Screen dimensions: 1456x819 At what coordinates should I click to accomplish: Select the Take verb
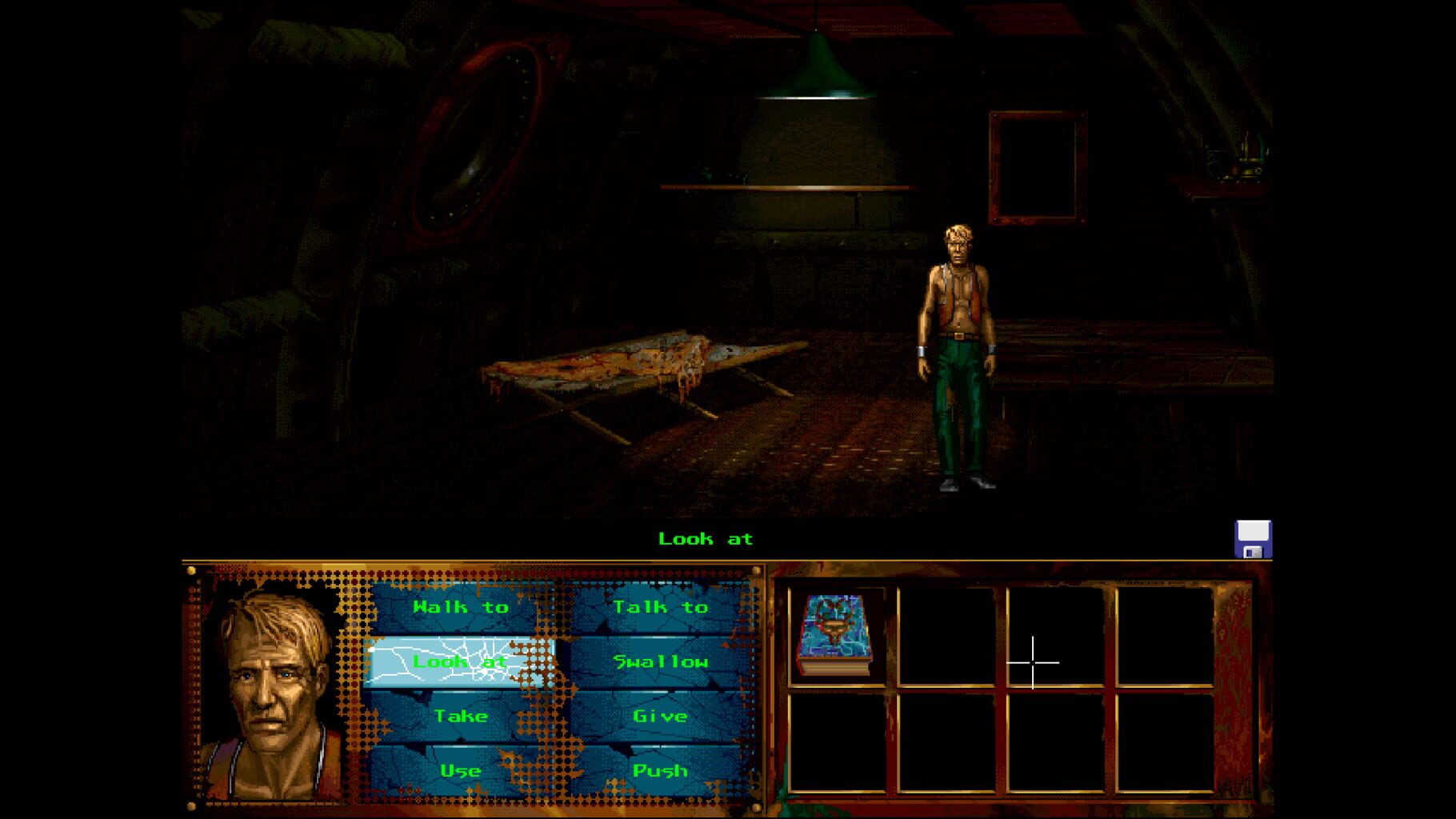point(460,716)
